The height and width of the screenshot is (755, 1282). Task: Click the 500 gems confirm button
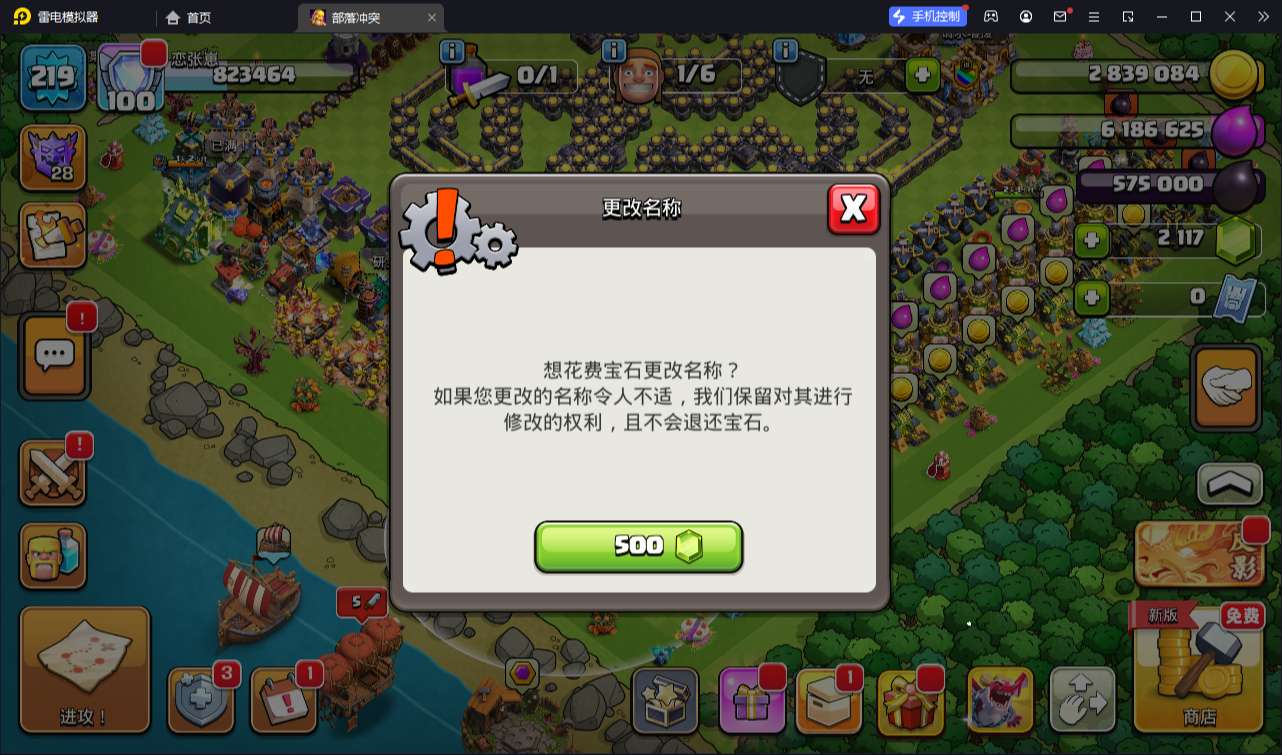coord(638,546)
